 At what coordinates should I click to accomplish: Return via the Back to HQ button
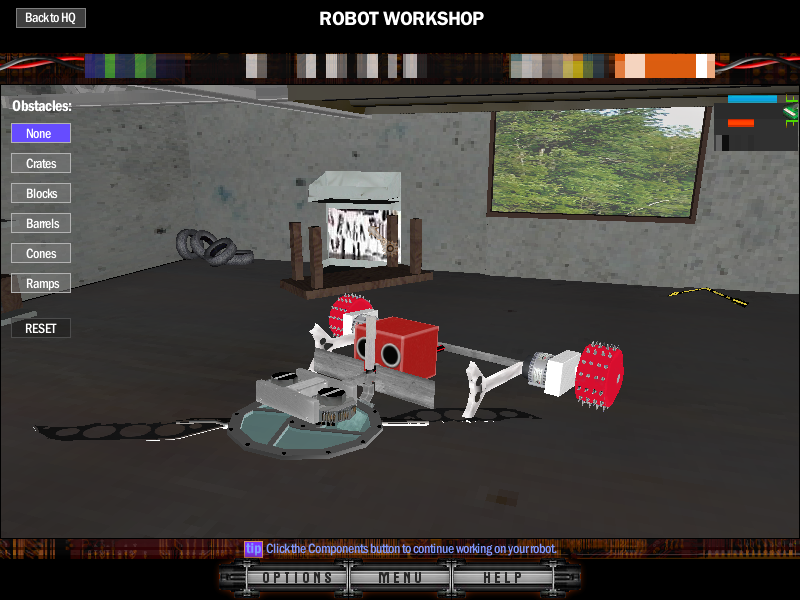click(51, 18)
